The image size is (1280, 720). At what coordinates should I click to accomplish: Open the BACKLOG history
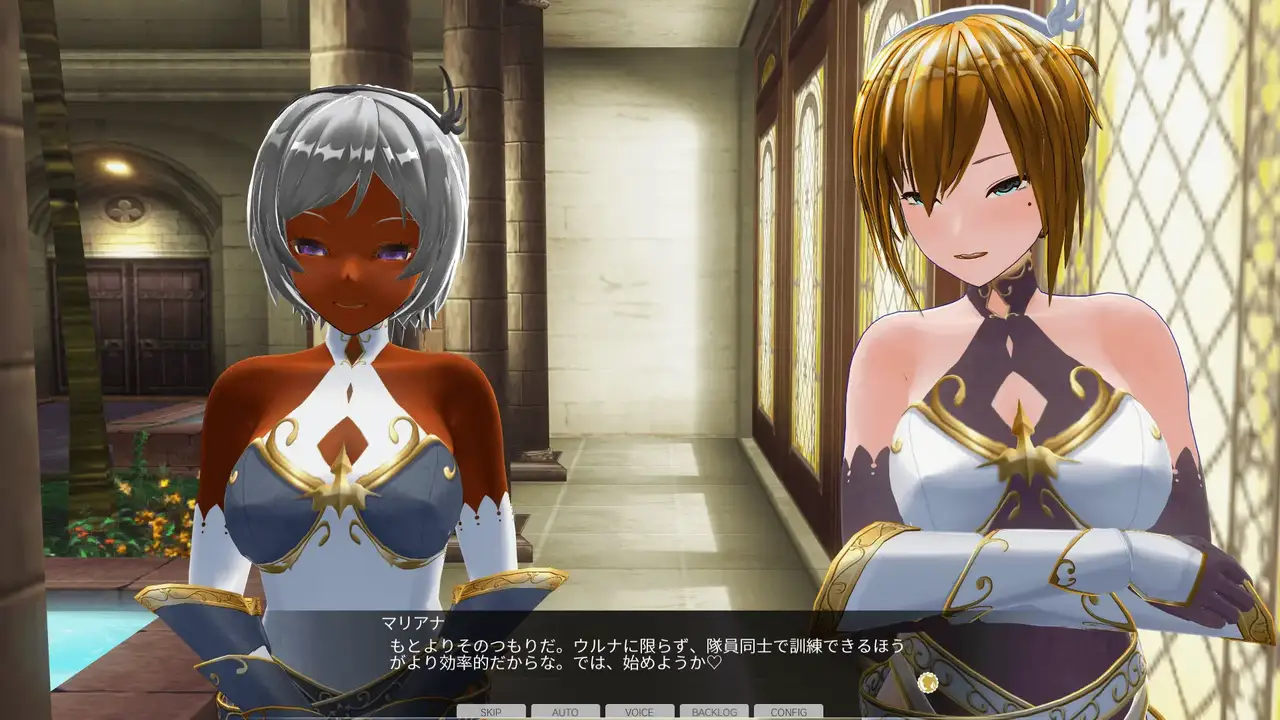click(x=714, y=712)
